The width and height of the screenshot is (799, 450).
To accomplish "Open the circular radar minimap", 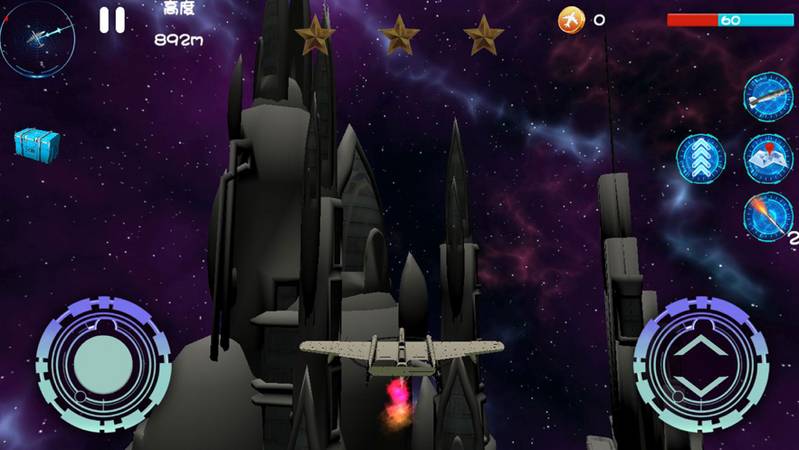I will [37, 39].
